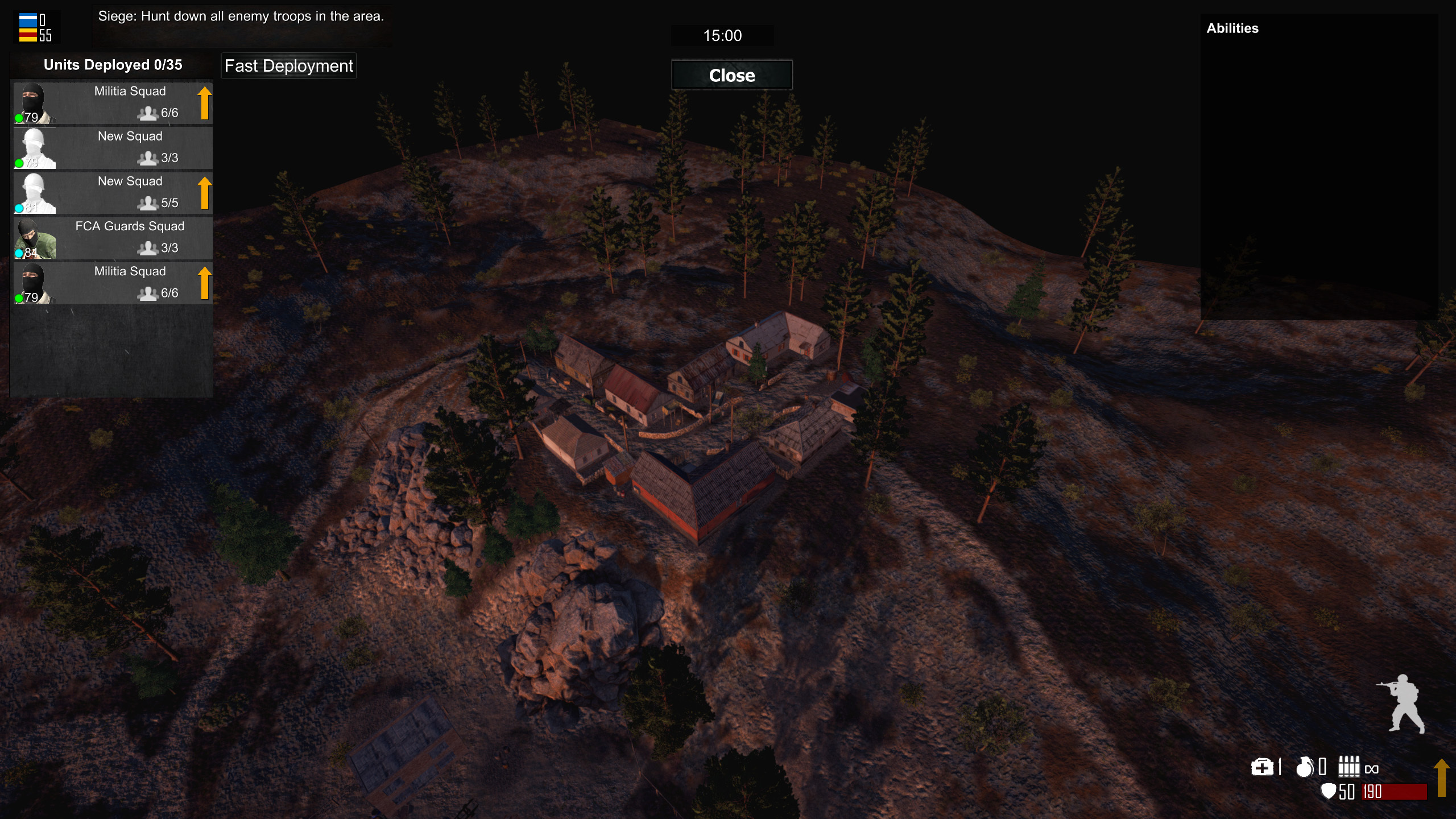Click the orange arrow beside the health bar

1441,777
